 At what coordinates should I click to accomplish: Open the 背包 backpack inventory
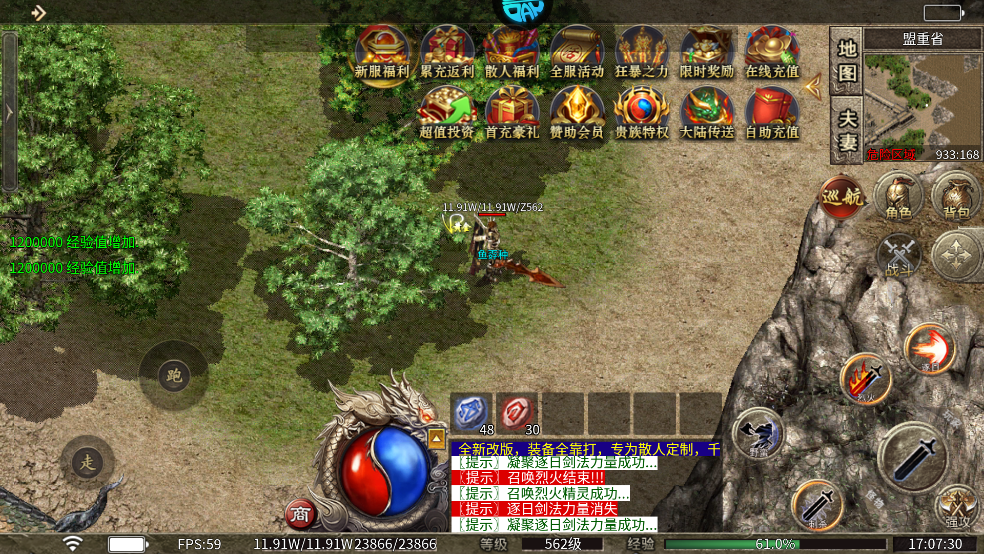[955, 195]
